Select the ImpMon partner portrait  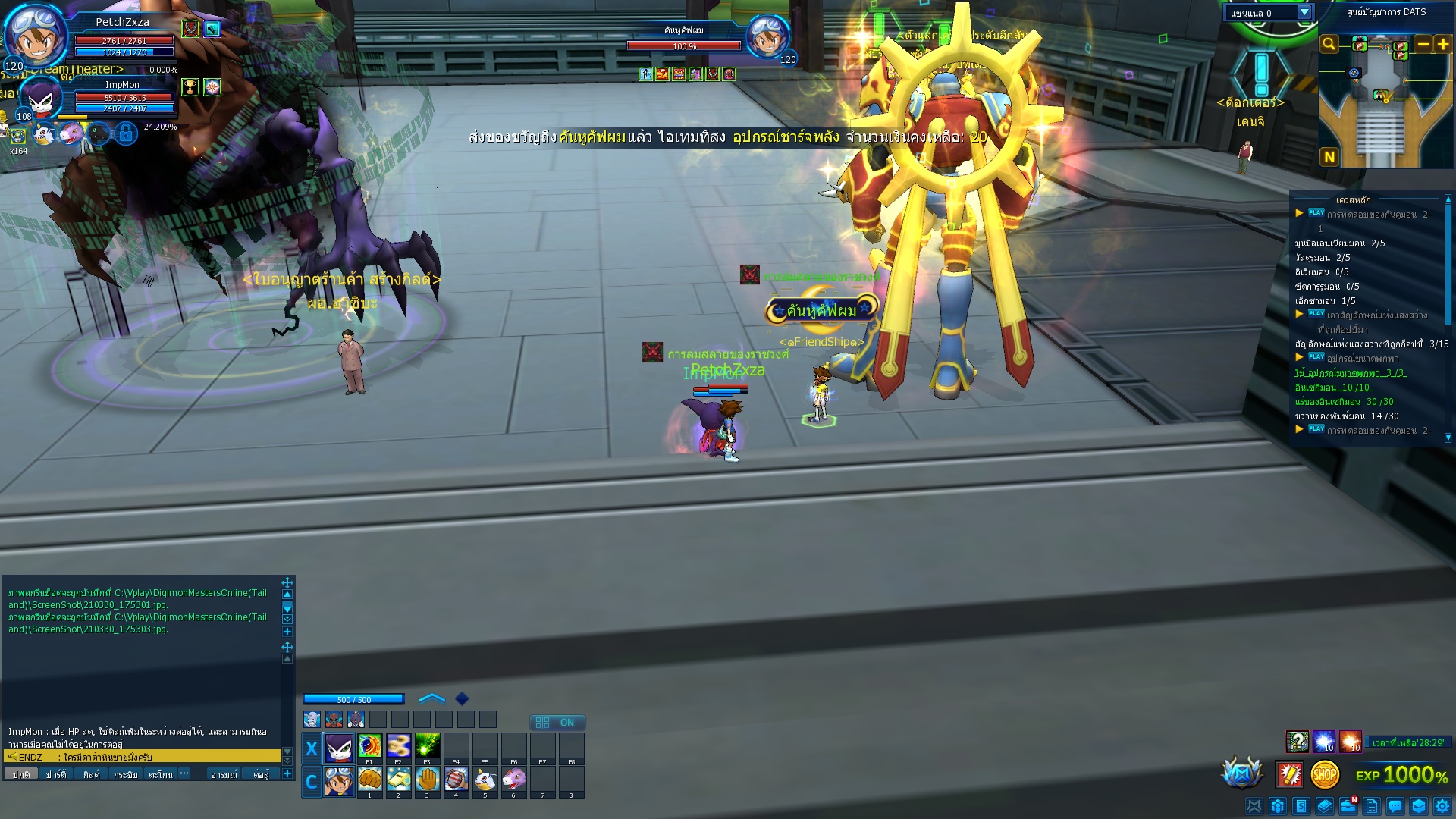tap(39, 99)
